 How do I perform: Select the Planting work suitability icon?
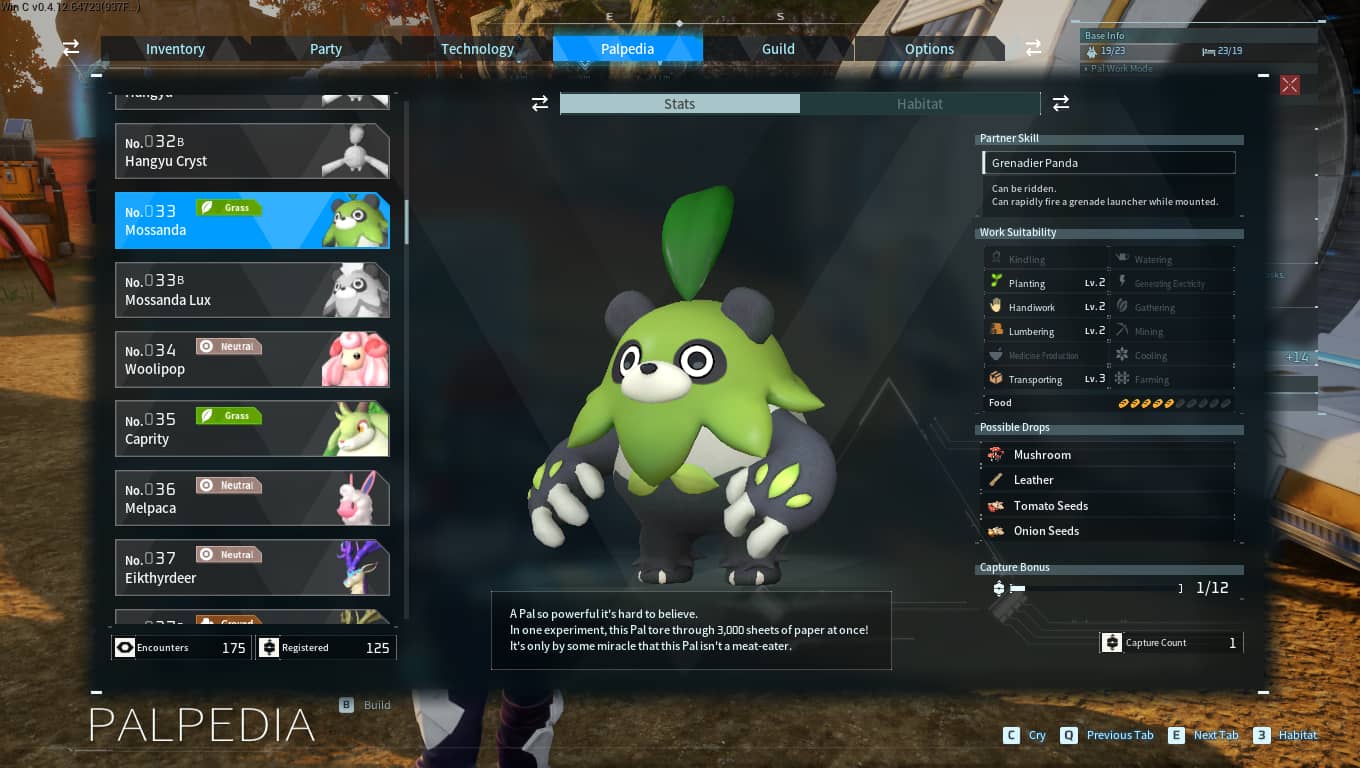point(996,283)
